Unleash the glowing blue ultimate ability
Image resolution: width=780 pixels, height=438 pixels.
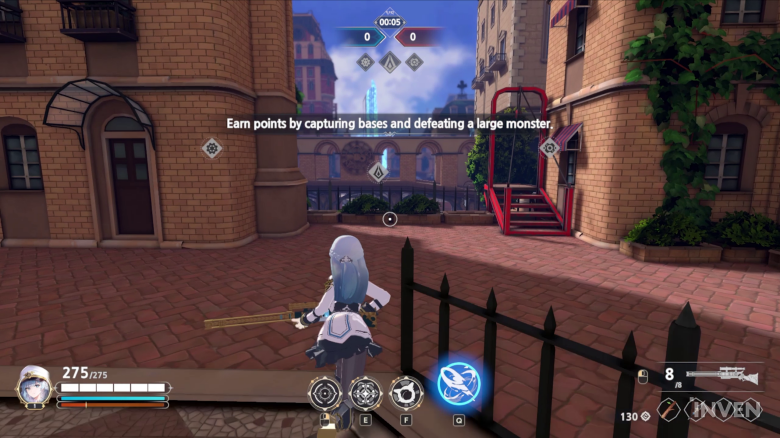458,384
